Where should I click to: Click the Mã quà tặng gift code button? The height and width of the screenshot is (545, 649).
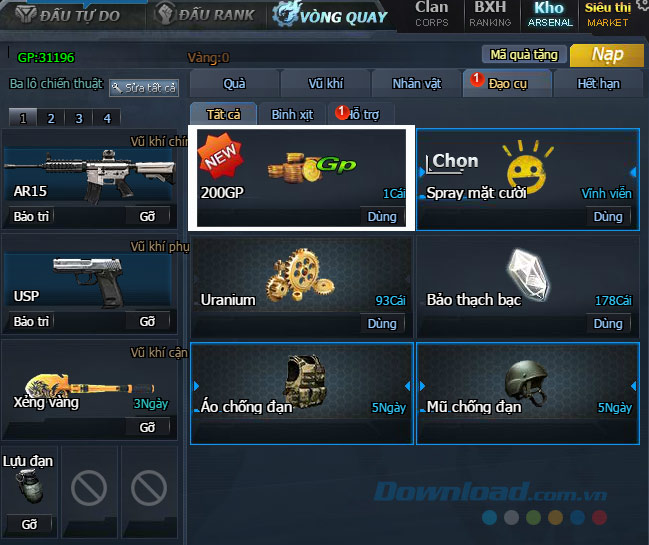524,55
